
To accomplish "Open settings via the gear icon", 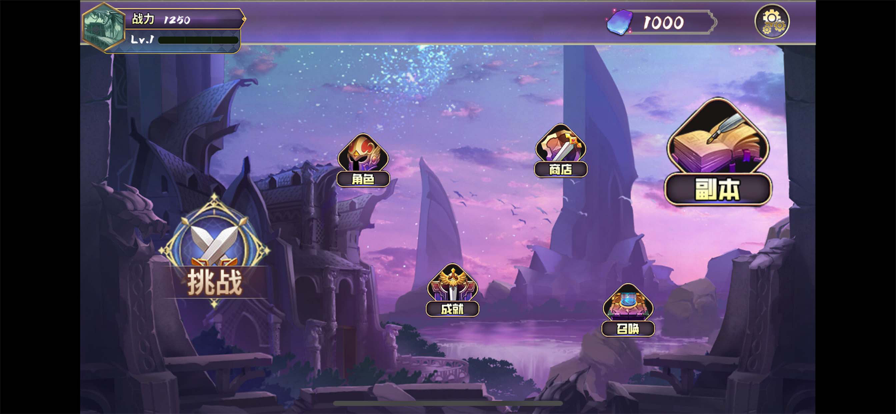I will coord(771,21).
